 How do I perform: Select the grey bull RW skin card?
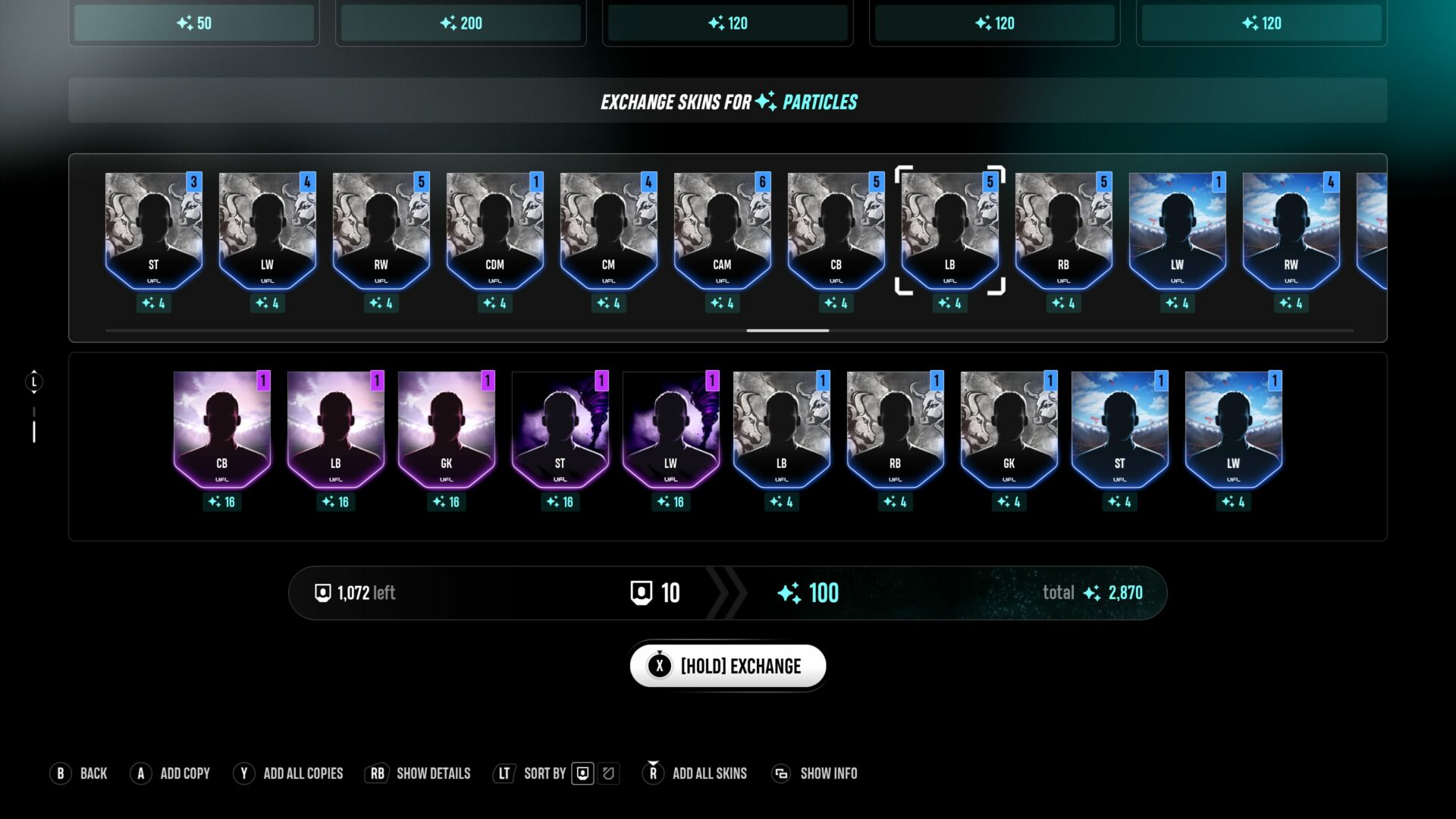coord(381,231)
